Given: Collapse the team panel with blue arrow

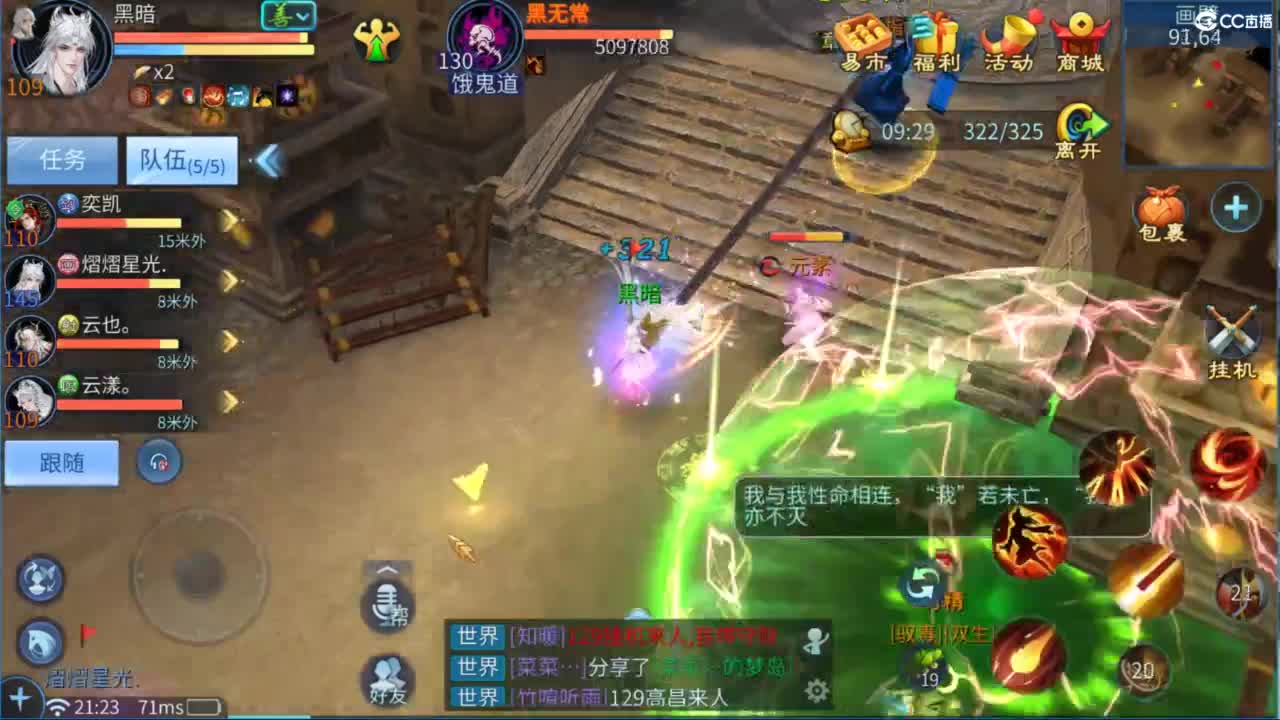Looking at the screenshot, I should click(266, 162).
